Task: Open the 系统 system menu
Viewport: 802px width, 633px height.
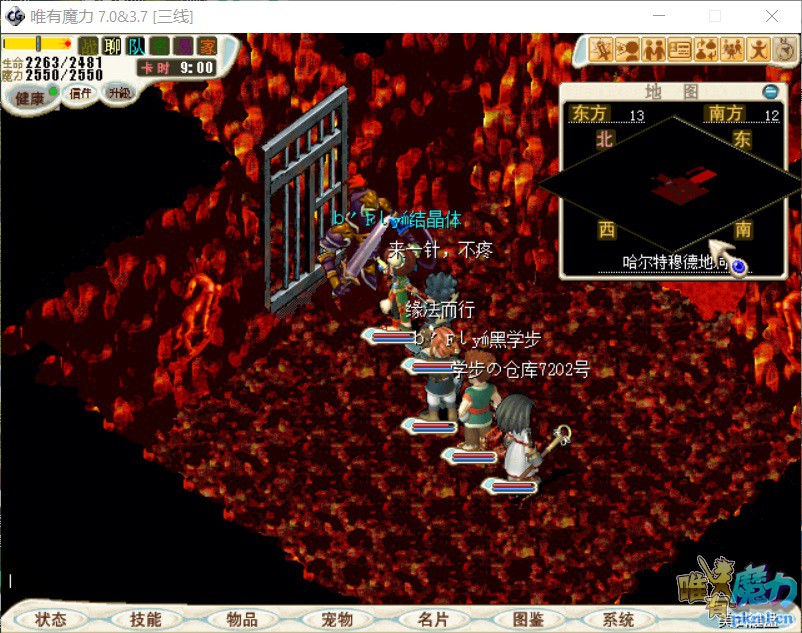Action: point(619,619)
